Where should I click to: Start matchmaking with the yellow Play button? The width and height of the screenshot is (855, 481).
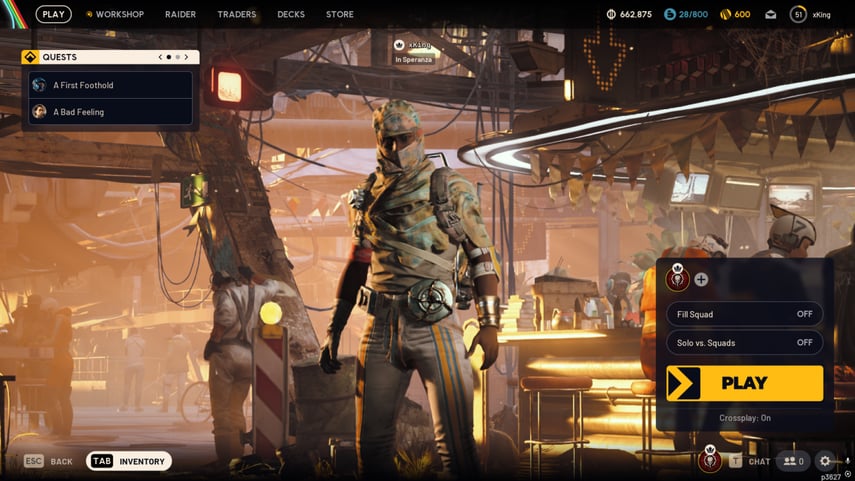click(x=744, y=383)
